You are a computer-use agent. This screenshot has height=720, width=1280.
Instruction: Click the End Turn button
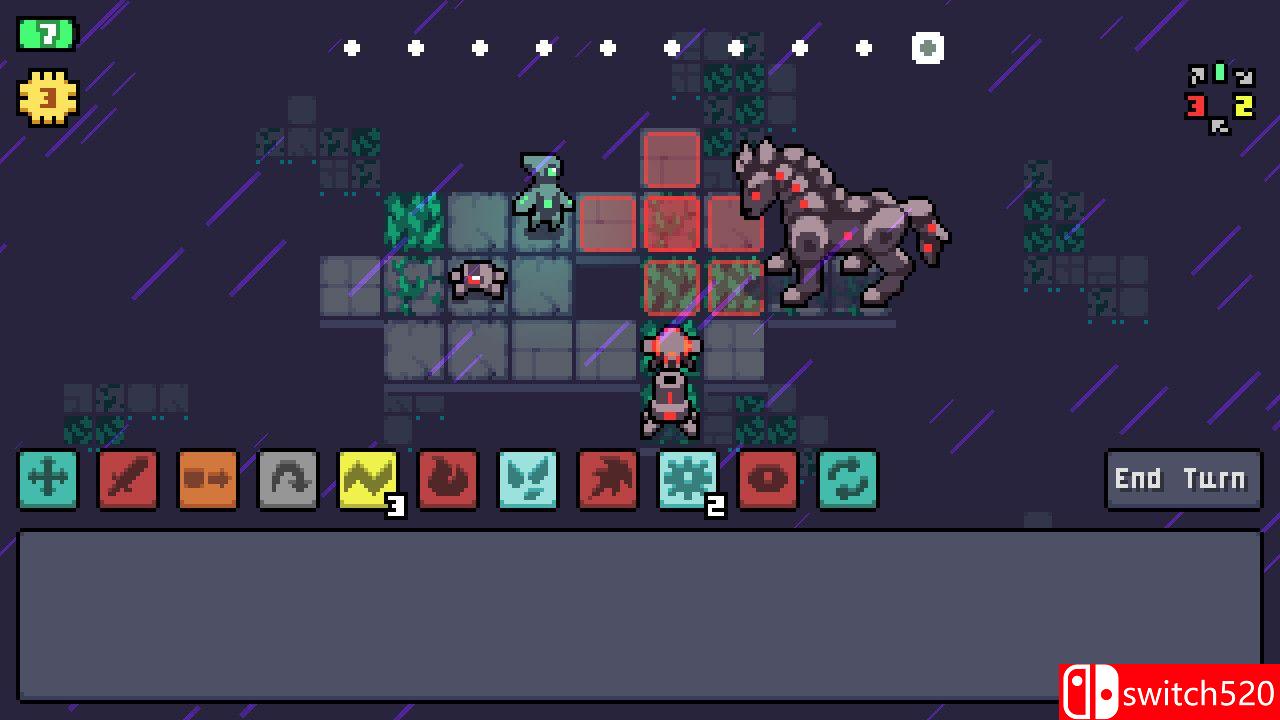click(x=1182, y=479)
